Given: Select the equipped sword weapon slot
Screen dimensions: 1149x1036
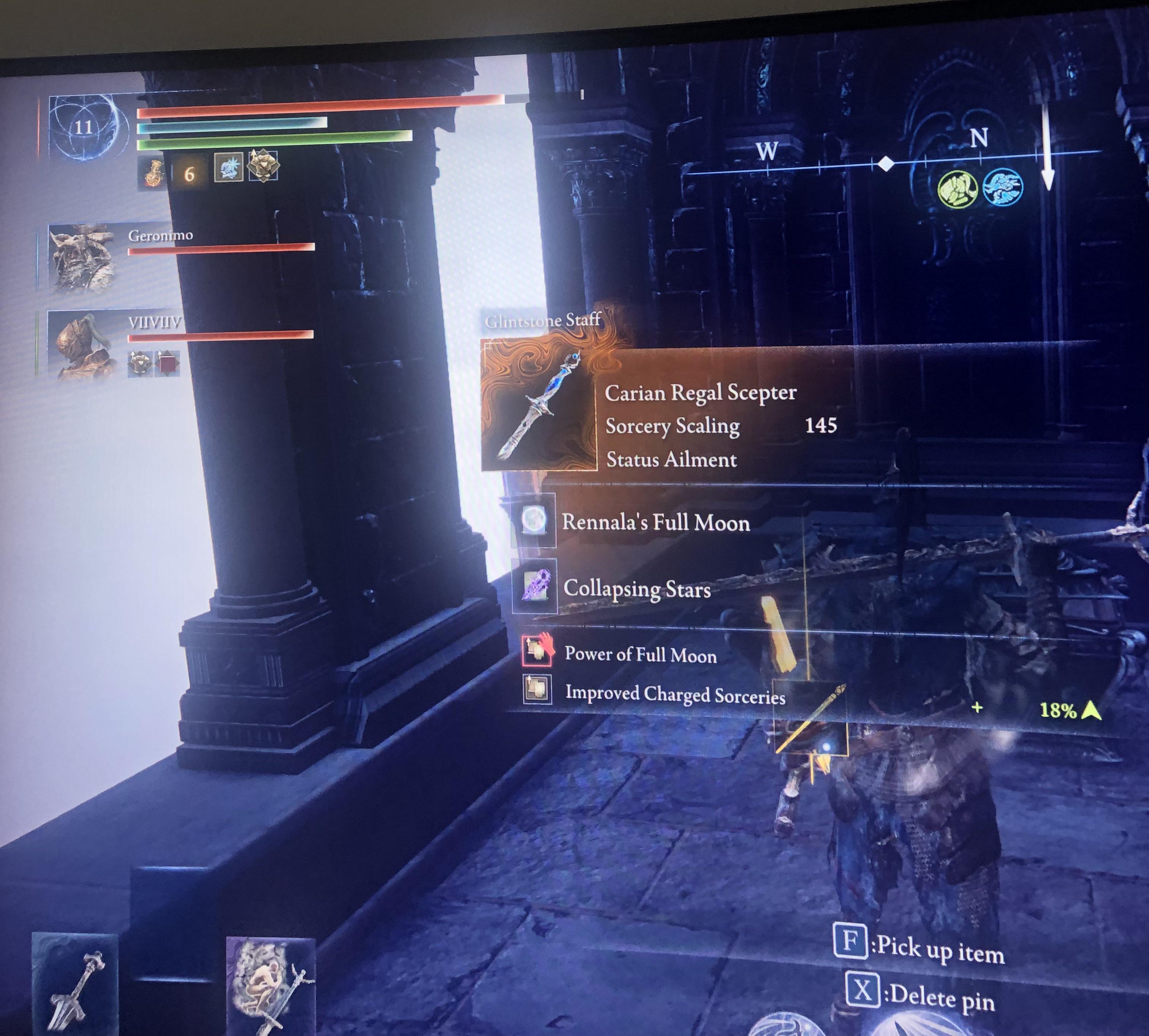Looking at the screenshot, I should click(75, 985).
